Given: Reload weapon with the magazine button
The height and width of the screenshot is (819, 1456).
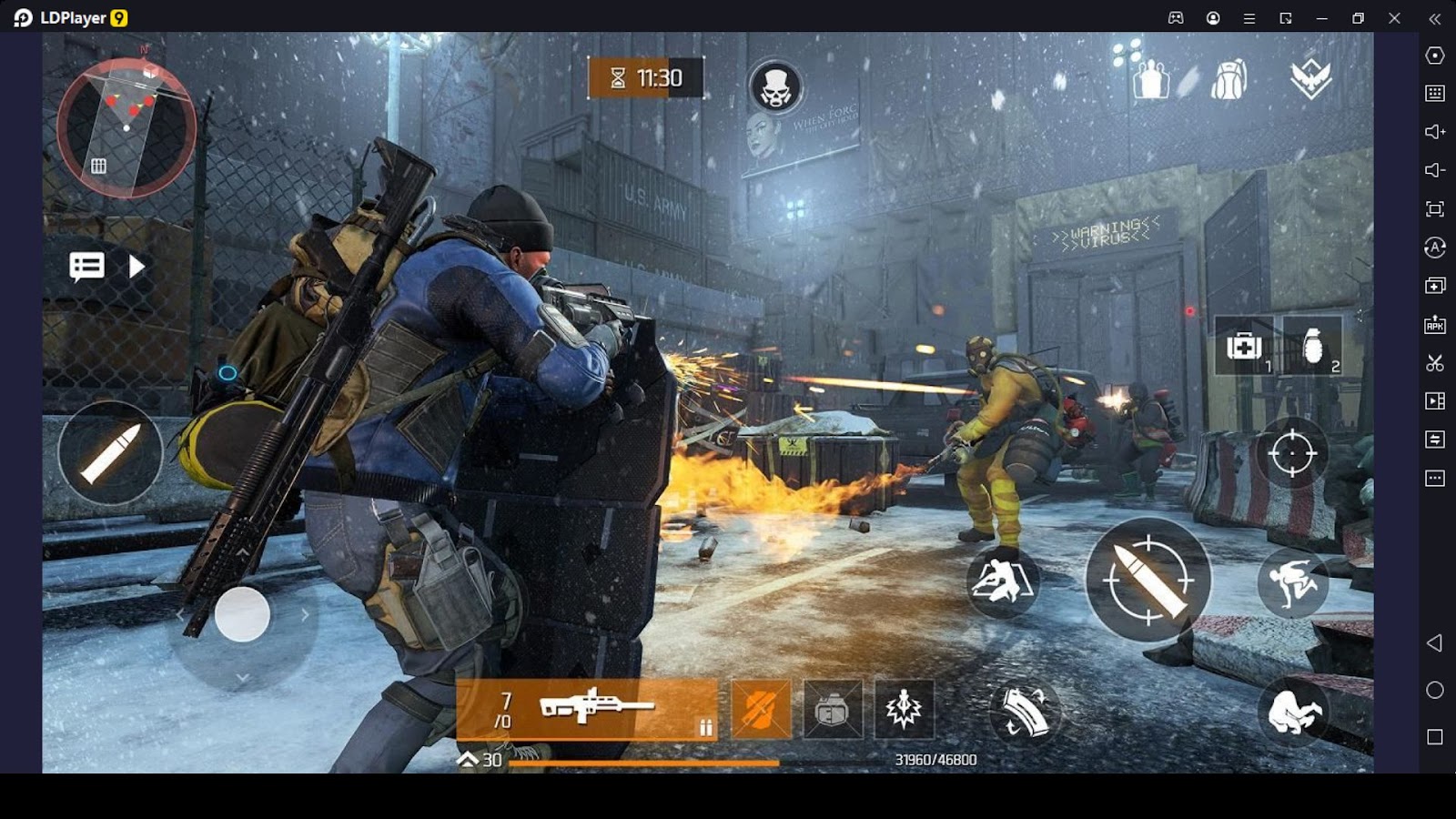Looking at the screenshot, I should (1025, 712).
